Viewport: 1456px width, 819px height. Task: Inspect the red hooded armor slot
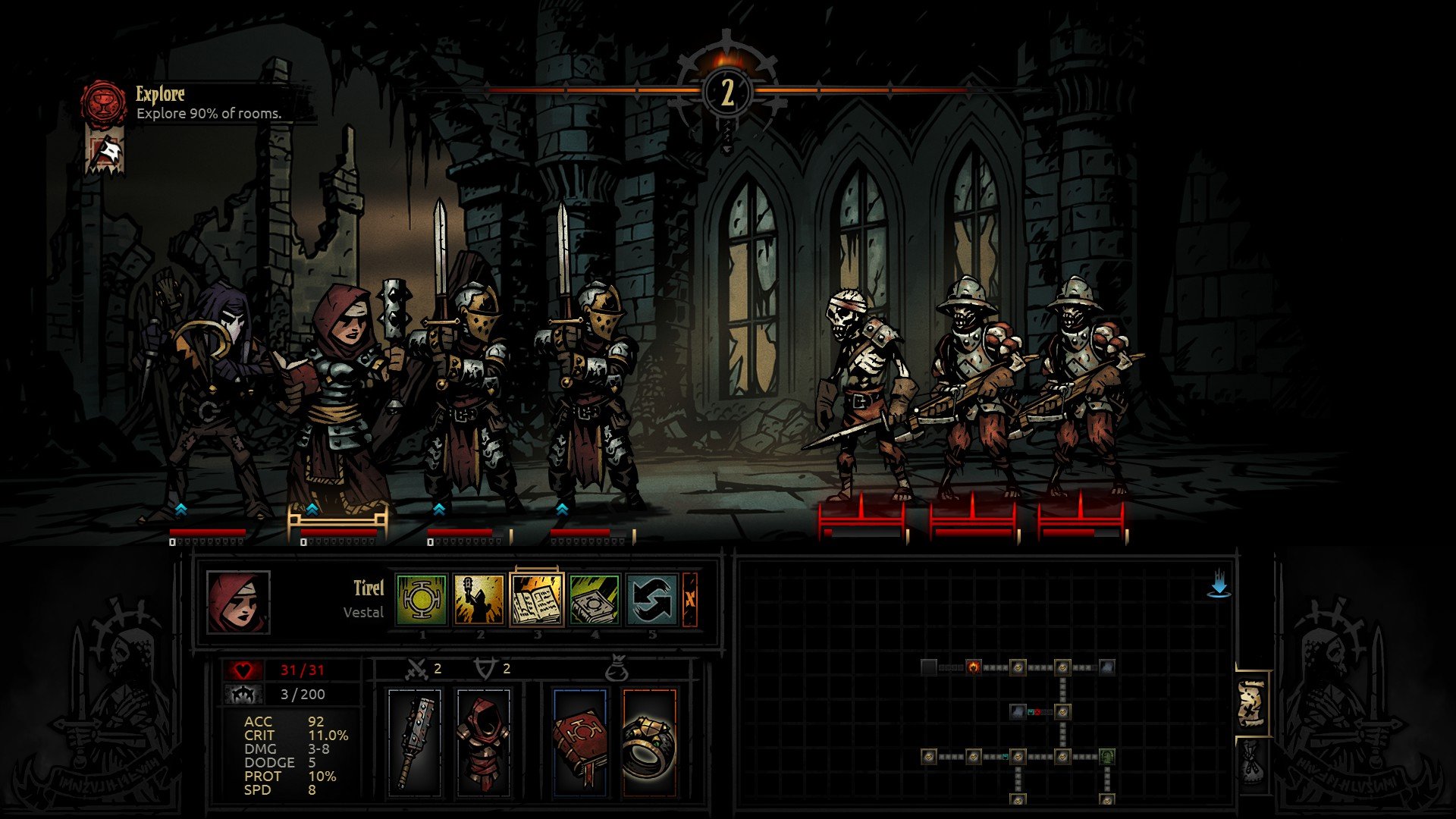point(484,742)
